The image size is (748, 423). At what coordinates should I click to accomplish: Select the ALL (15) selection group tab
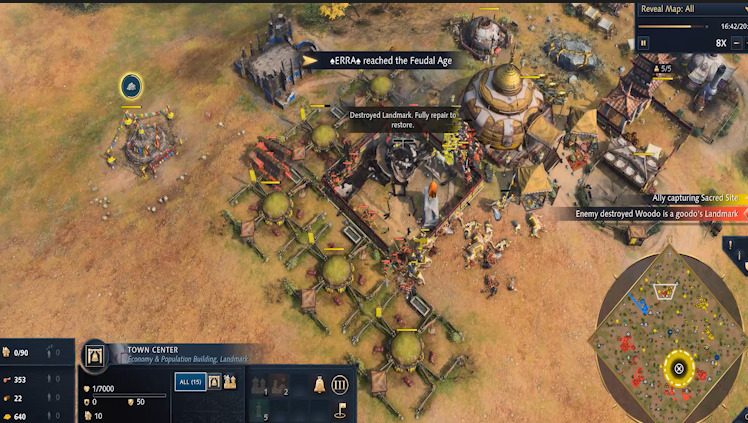click(190, 381)
